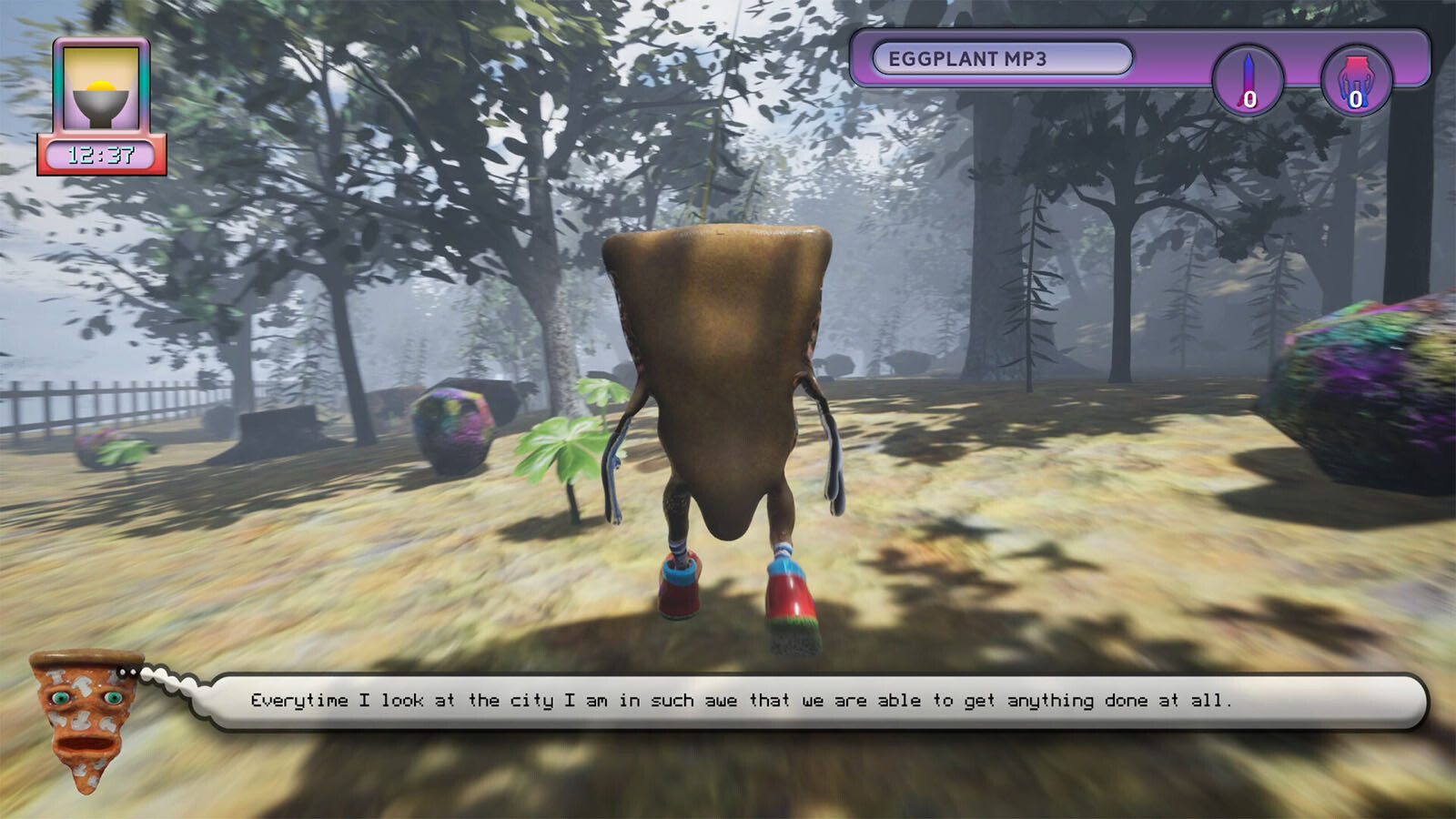Viewport: 1456px width, 819px height.
Task: Advance the pizza's dialogue speech bubble
Action: [x=814, y=701]
